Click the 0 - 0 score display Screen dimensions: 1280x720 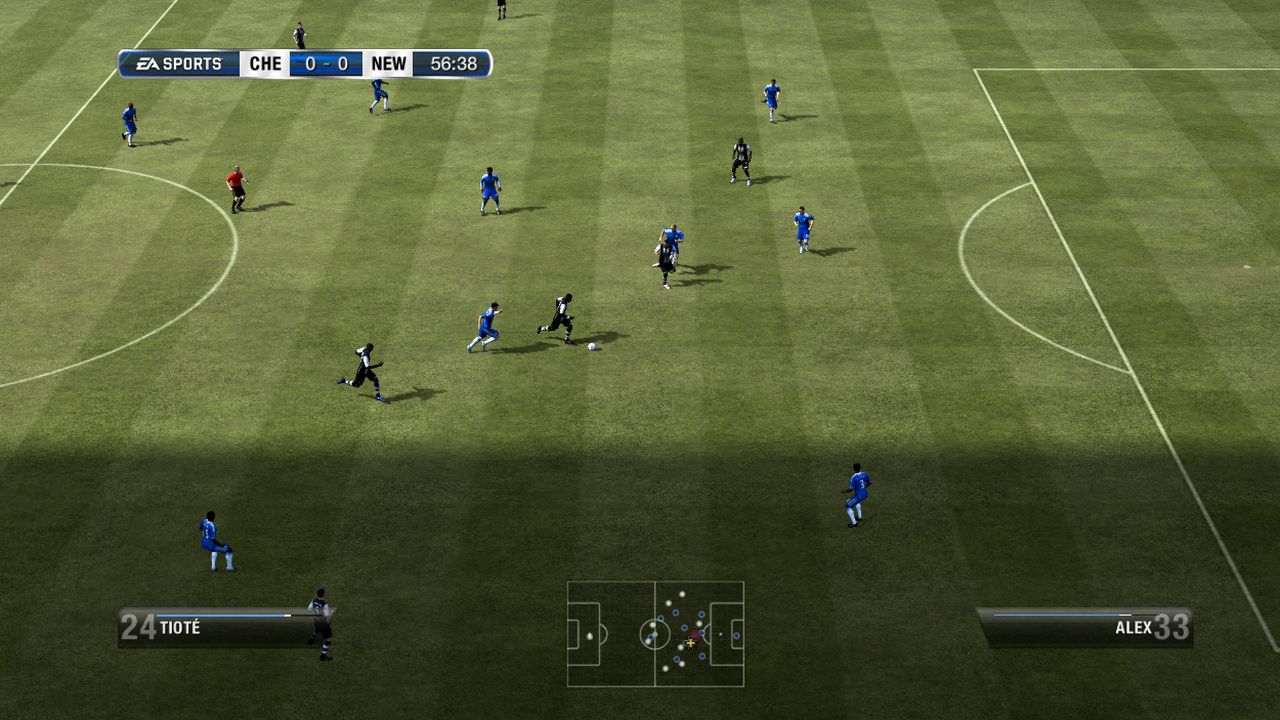tap(324, 62)
